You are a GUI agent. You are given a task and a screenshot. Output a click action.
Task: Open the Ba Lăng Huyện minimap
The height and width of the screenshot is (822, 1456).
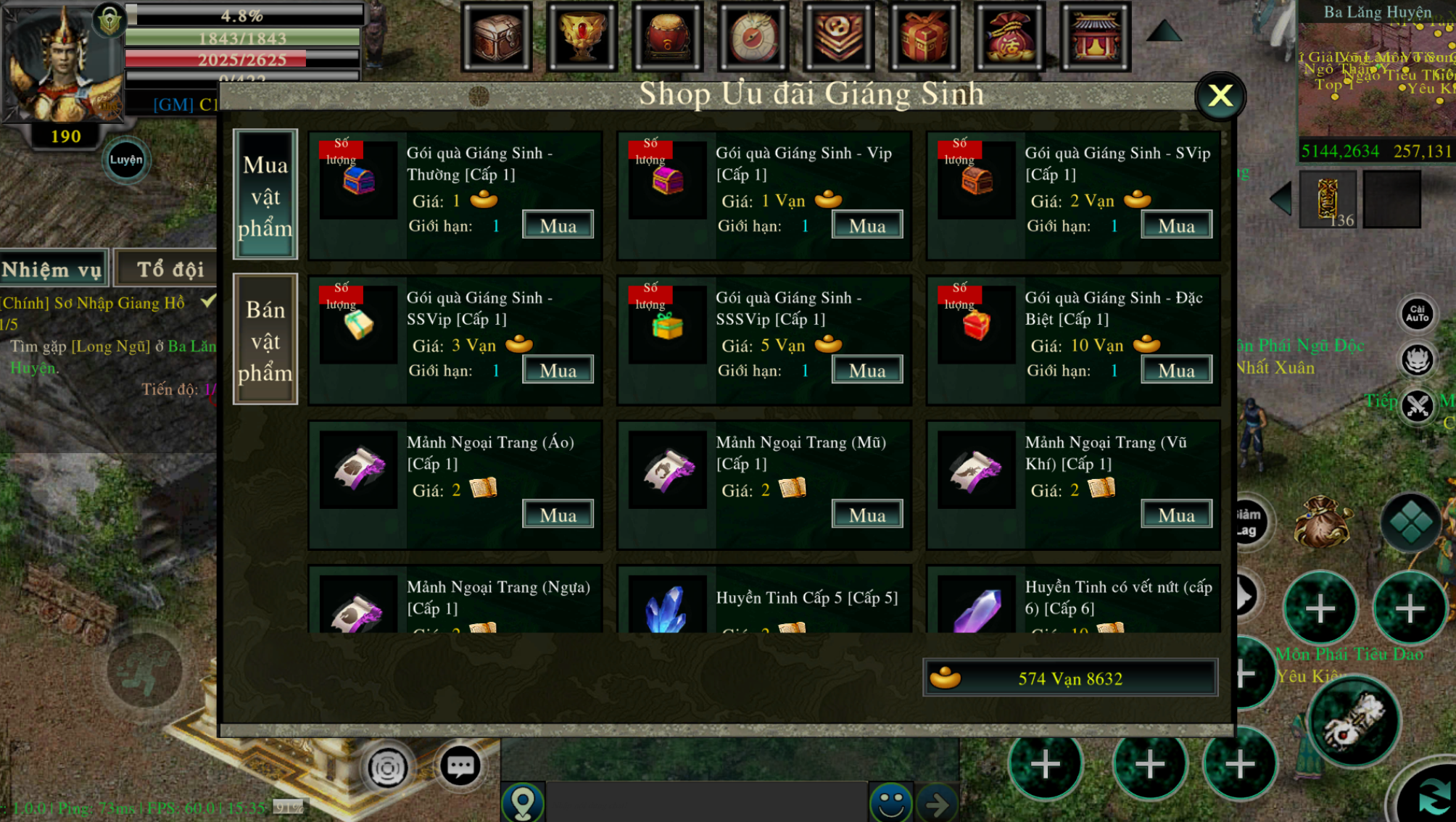(1376, 80)
